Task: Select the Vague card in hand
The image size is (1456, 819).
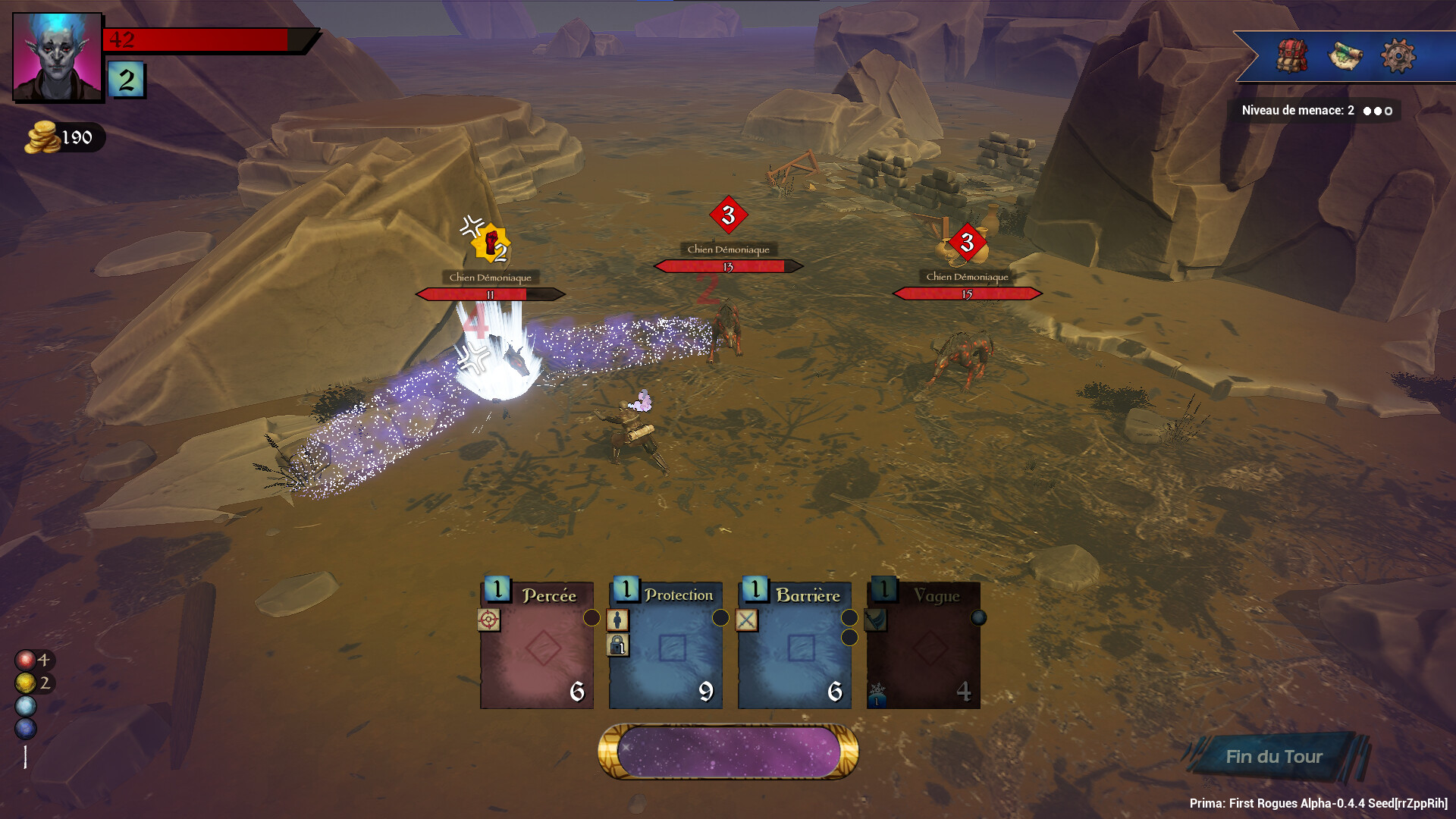Action: click(922, 652)
